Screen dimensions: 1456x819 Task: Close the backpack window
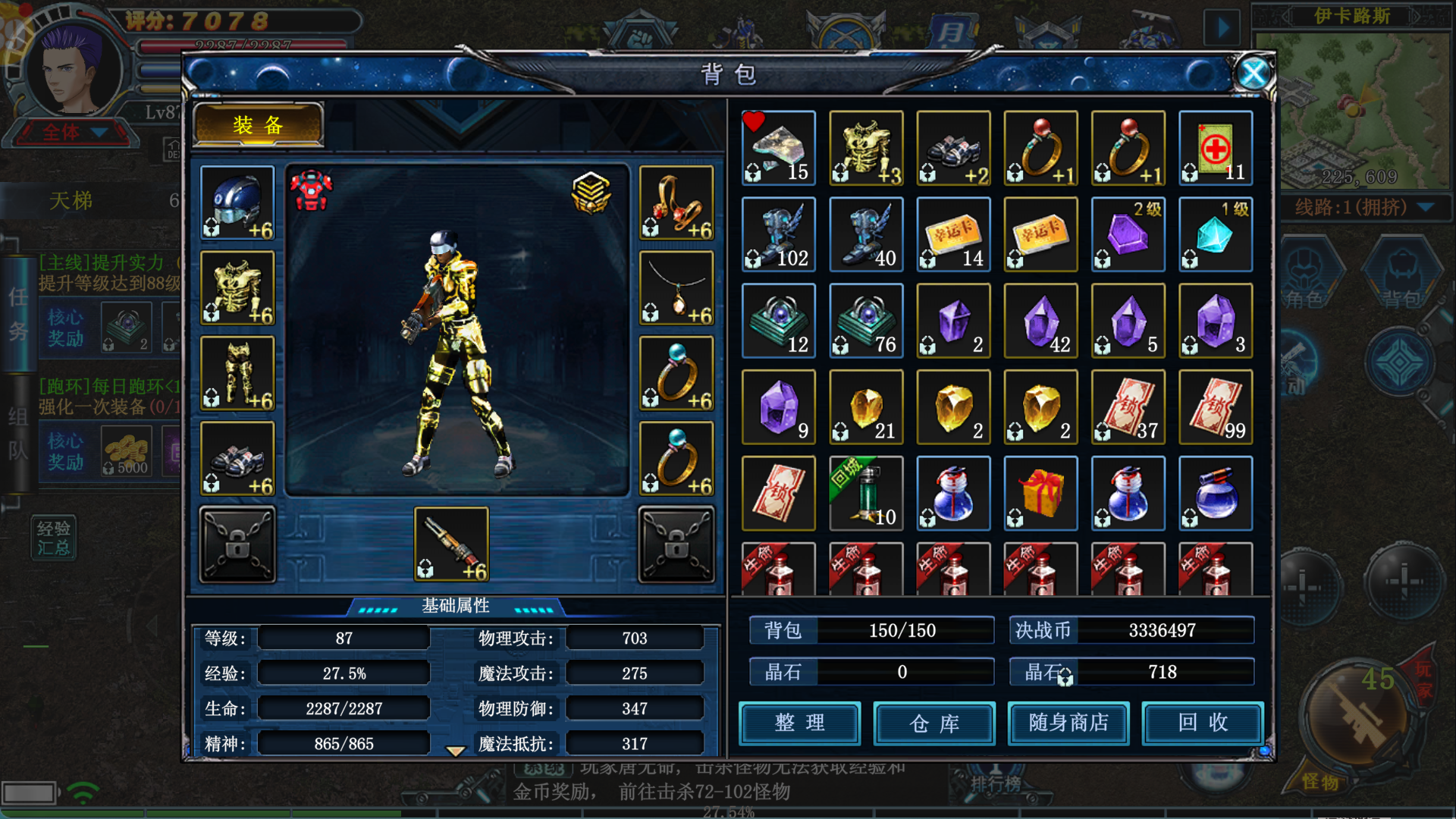click(1253, 74)
